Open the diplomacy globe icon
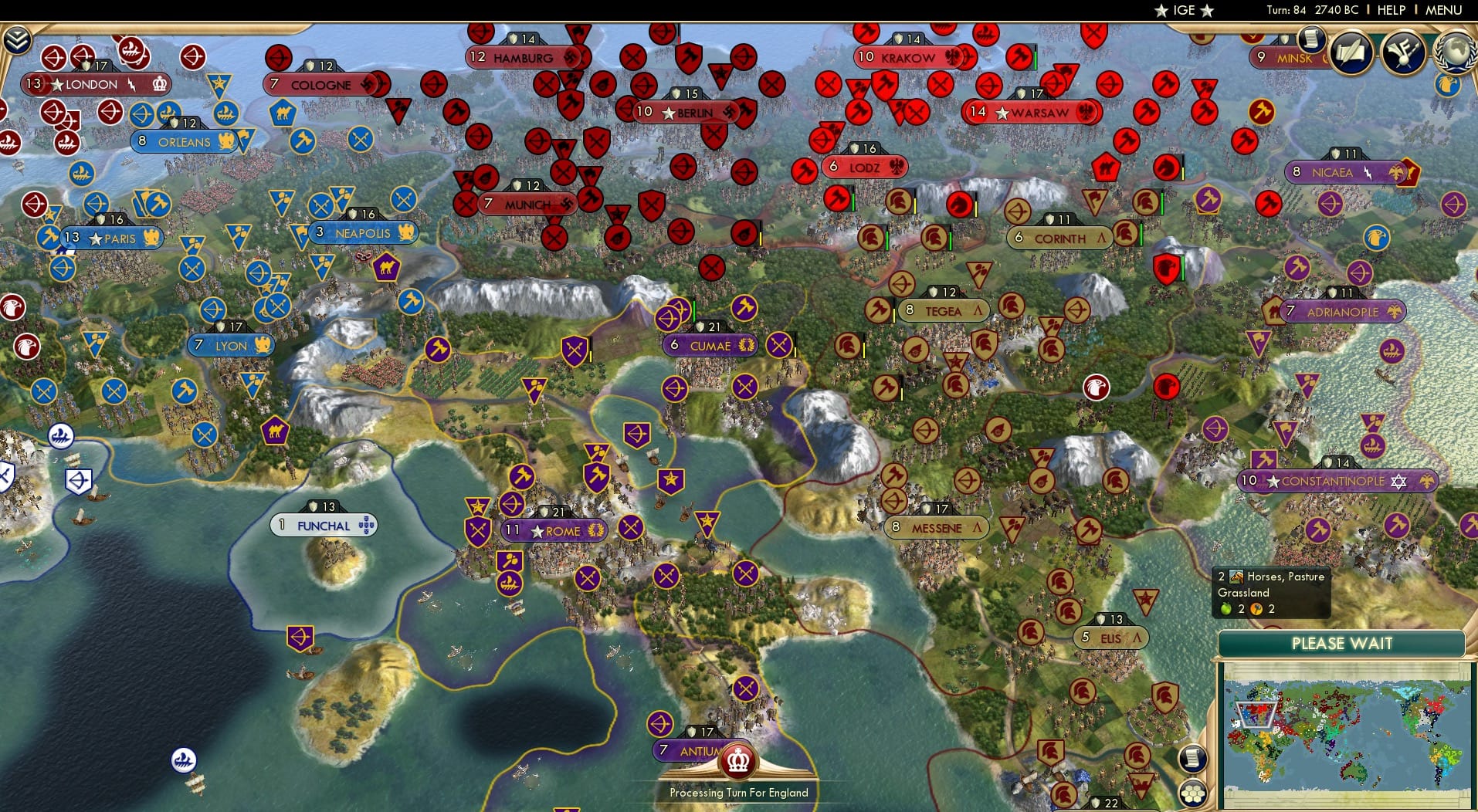Image resolution: width=1478 pixels, height=812 pixels. [x=1453, y=52]
